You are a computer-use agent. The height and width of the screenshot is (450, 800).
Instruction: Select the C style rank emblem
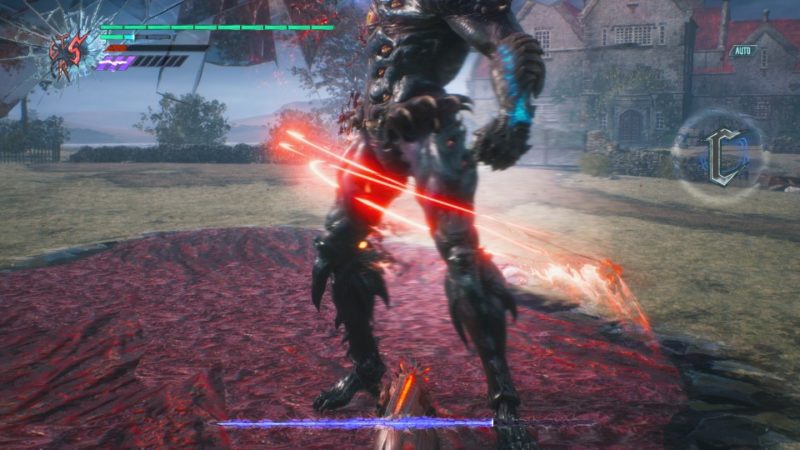[x=722, y=157]
